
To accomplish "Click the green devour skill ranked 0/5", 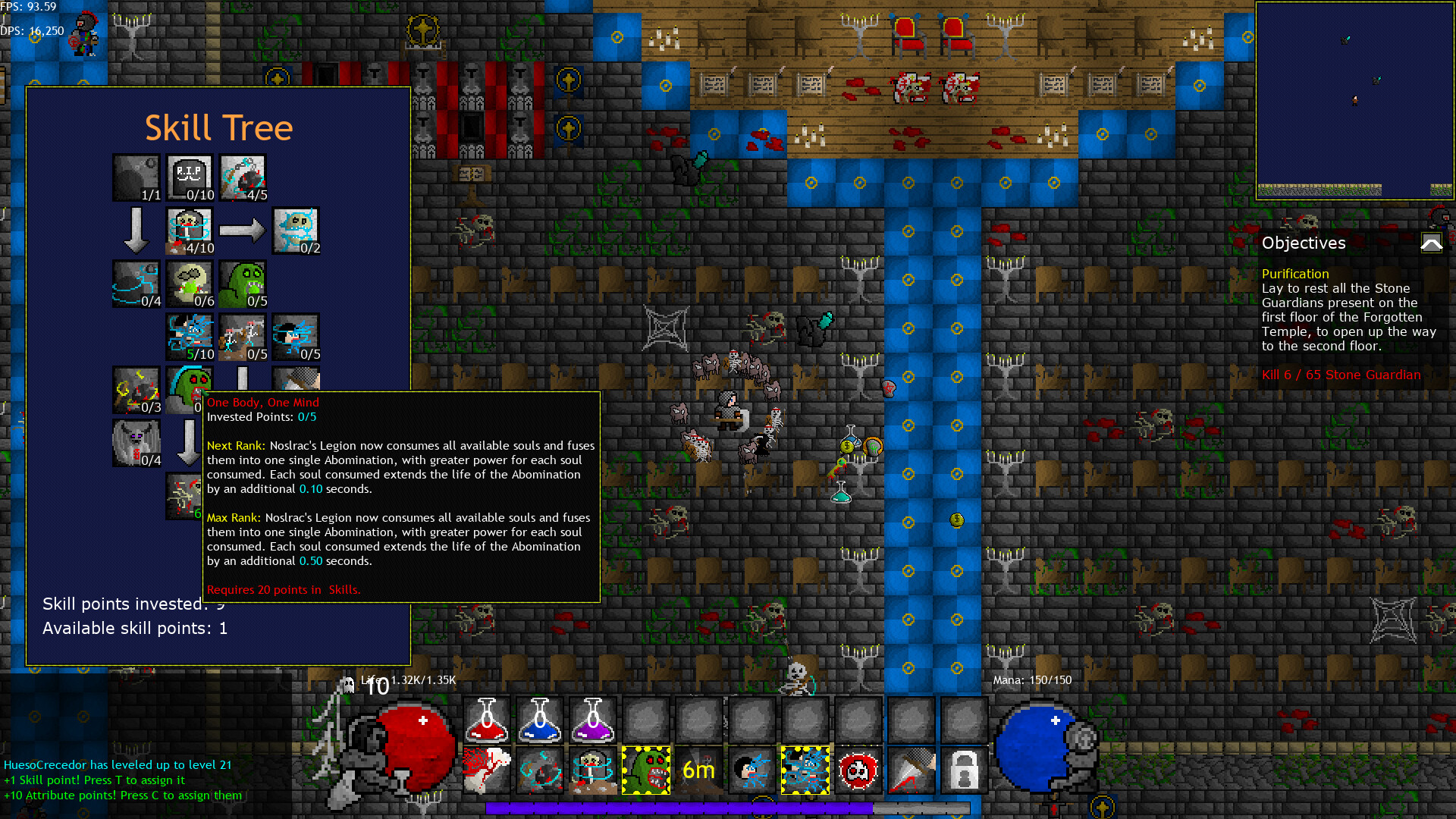I will click(x=243, y=283).
